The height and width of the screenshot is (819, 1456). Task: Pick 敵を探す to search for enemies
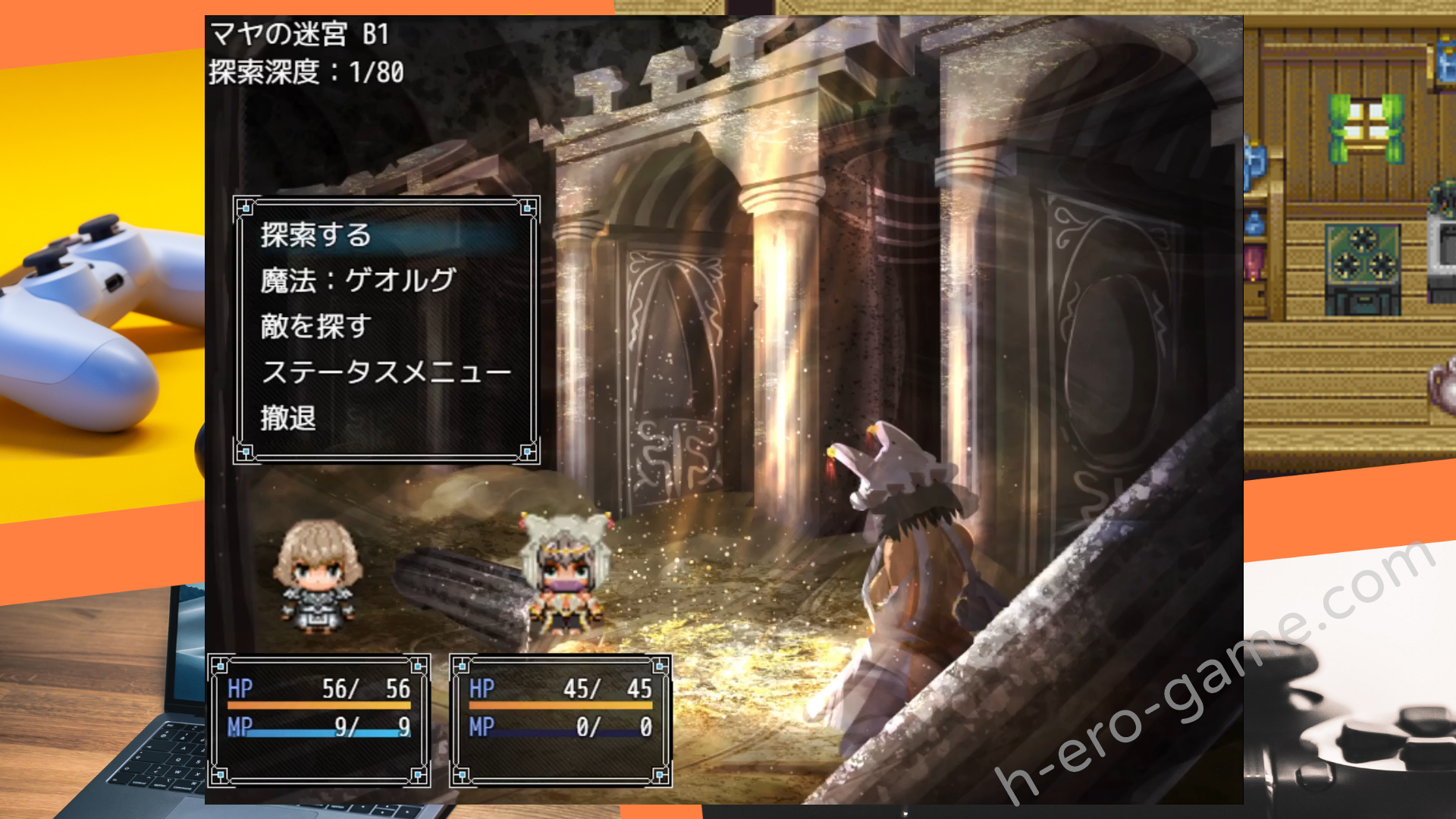pos(315,326)
